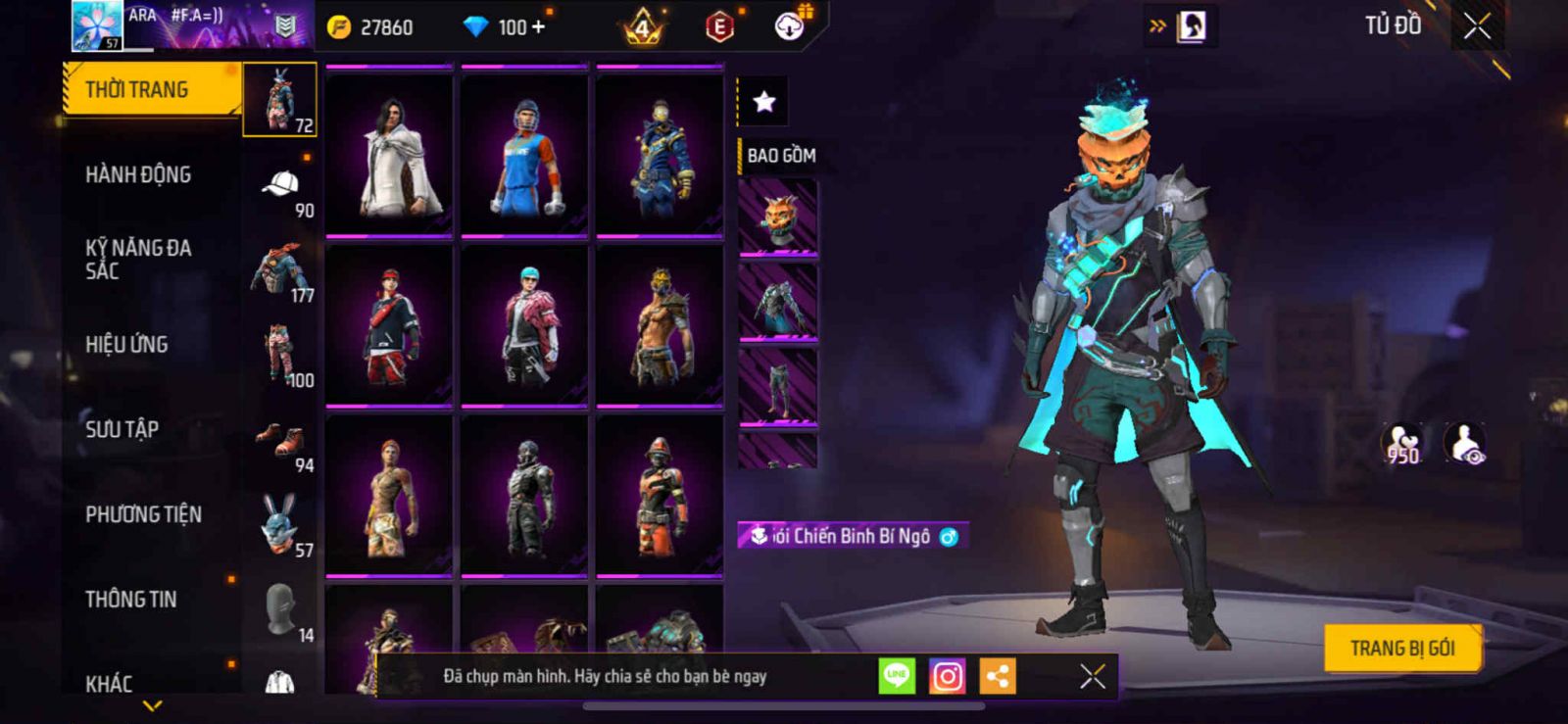Screen dimensions: 1568x724
Task: Add diamonds with the plus button
Action: click(x=537, y=26)
